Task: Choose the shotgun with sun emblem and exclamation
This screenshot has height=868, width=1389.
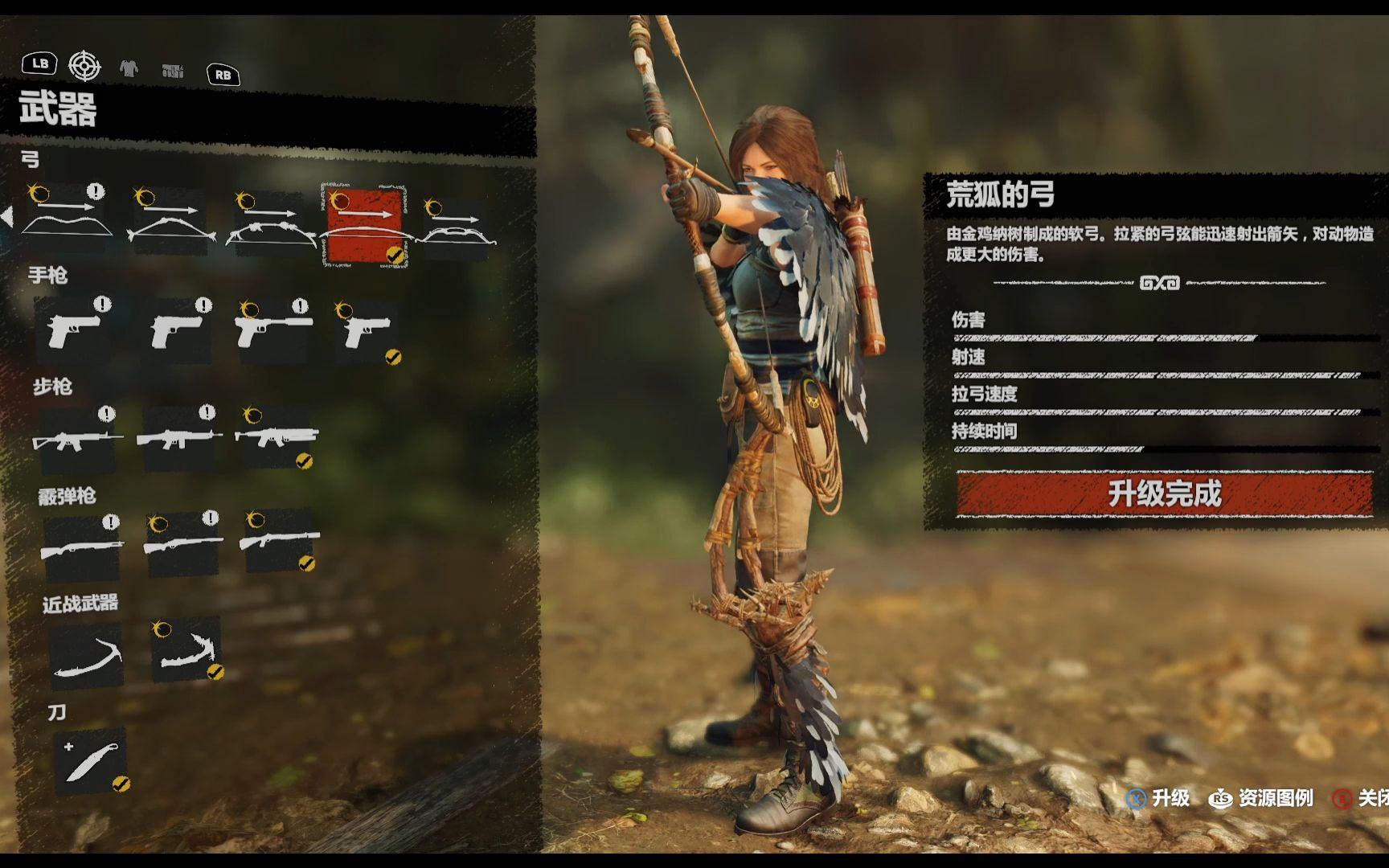Action: coord(183,542)
